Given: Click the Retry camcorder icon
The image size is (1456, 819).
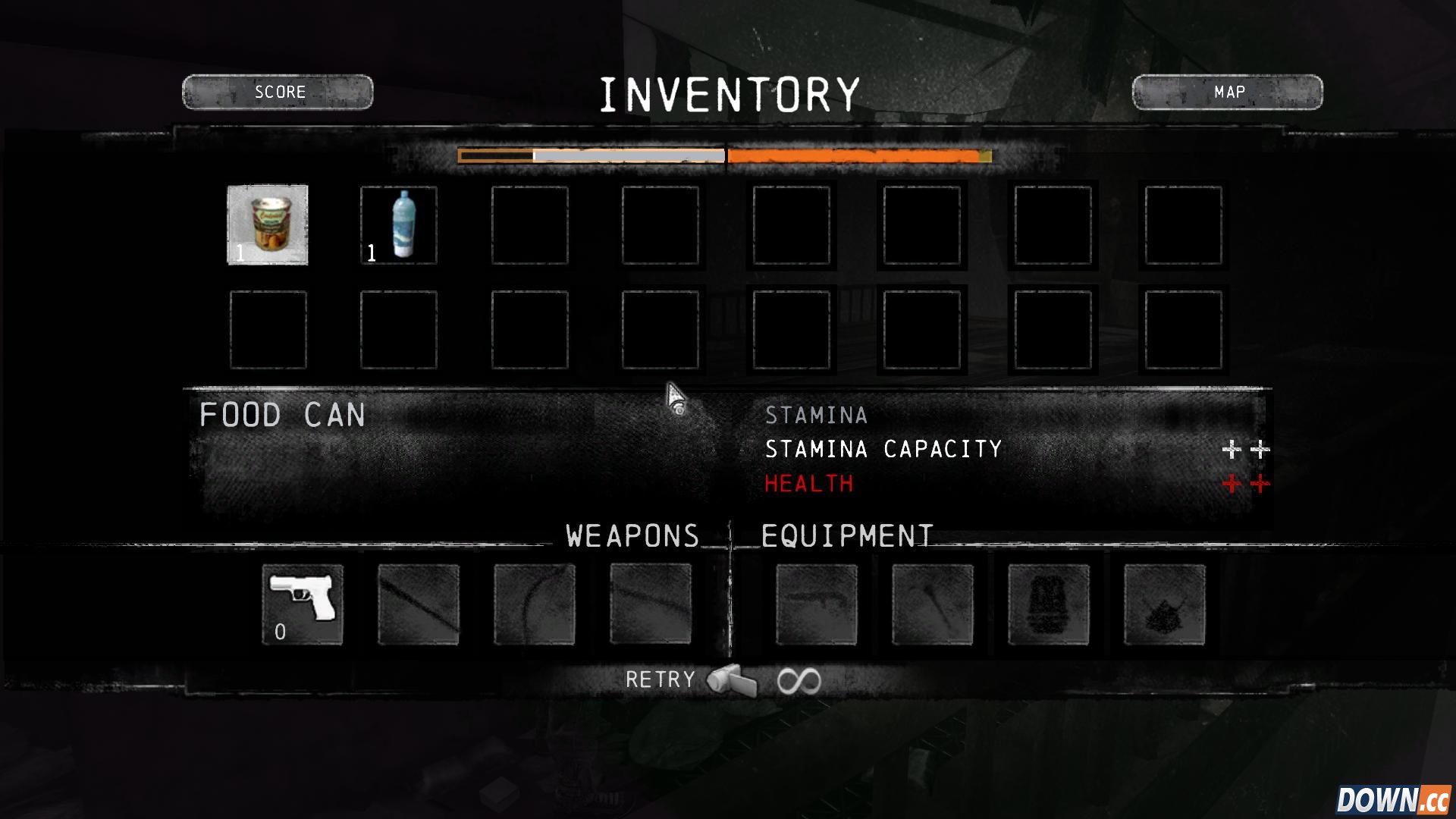Looking at the screenshot, I should coord(733,680).
